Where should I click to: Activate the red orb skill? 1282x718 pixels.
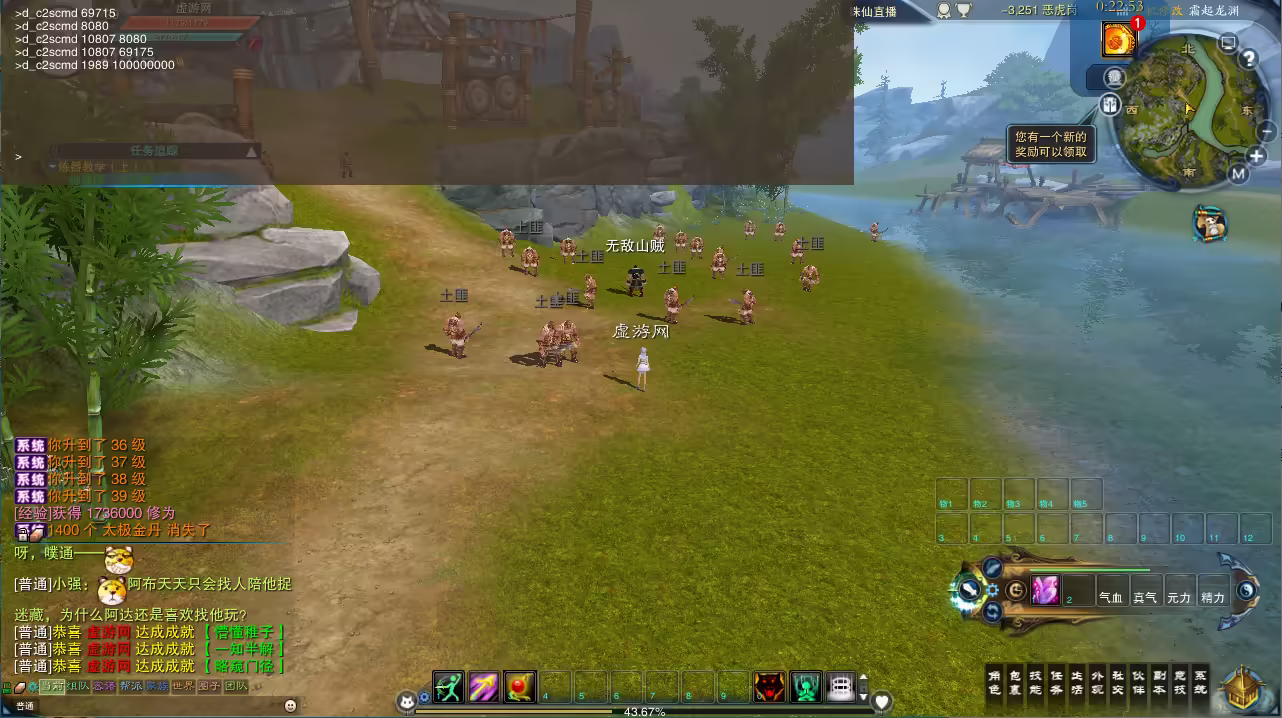coord(520,687)
